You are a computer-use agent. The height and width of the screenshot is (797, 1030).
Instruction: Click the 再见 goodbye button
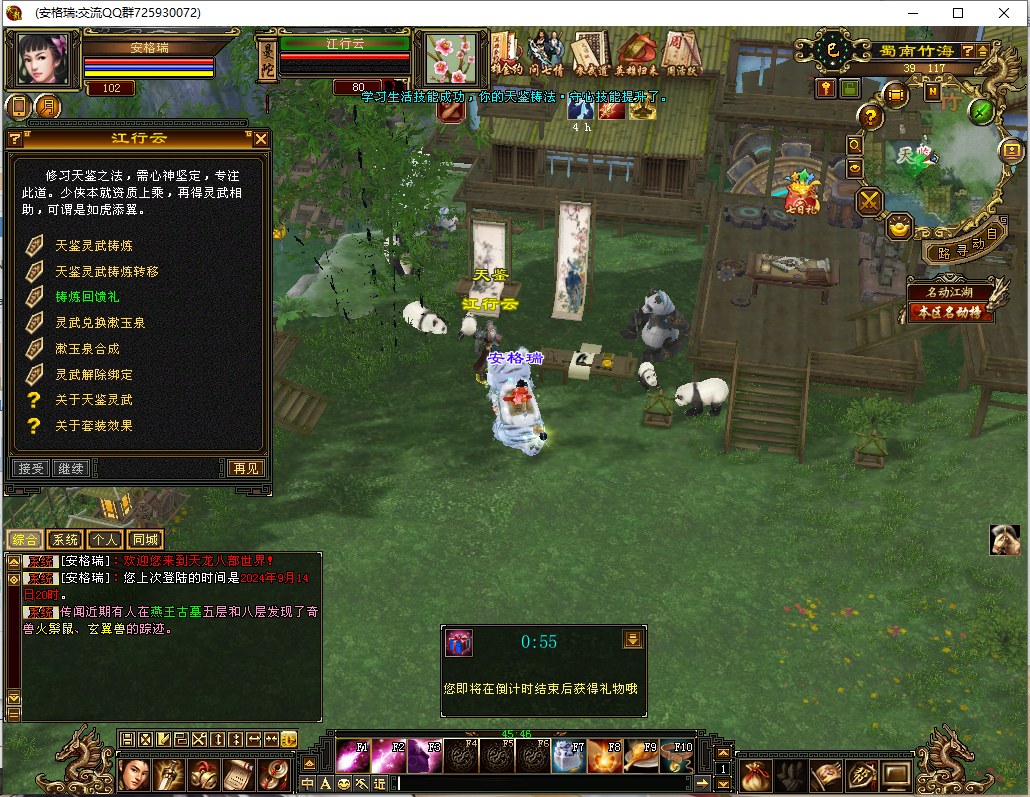pyautogui.click(x=245, y=468)
